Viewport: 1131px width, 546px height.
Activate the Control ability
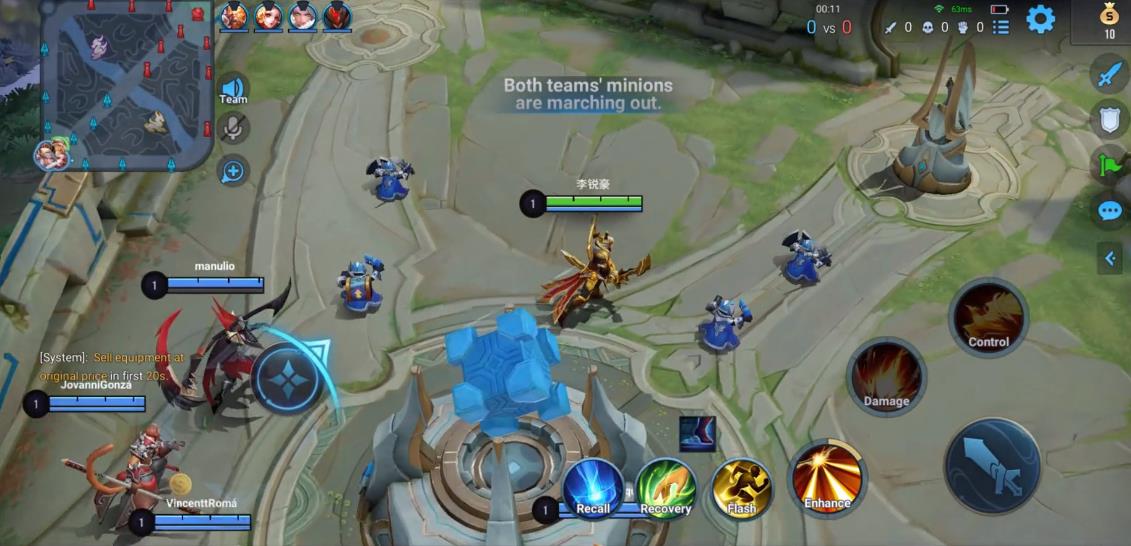tap(988, 317)
